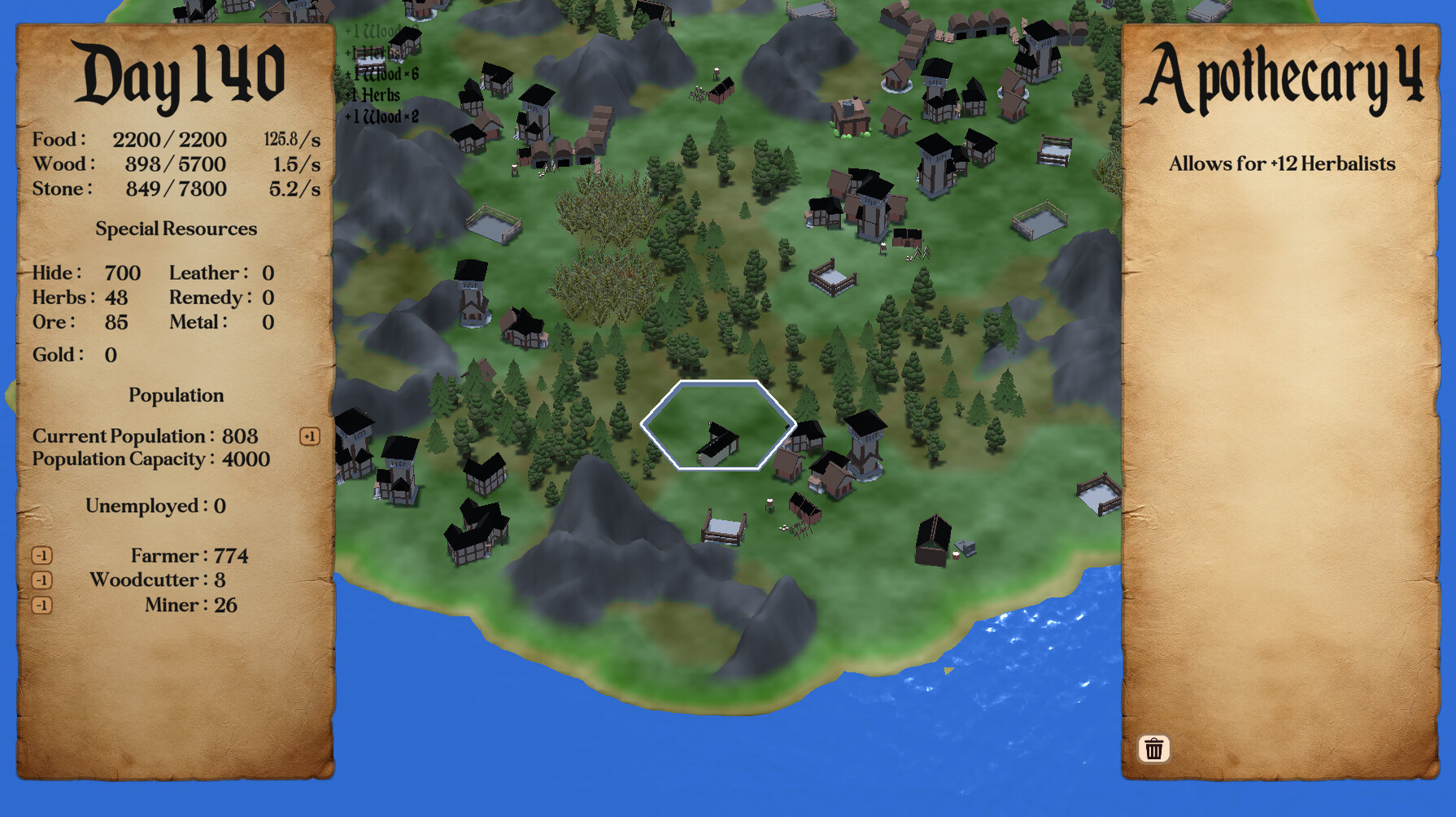
Task: Click the watchtower right of the selected hex
Action: coord(865,443)
